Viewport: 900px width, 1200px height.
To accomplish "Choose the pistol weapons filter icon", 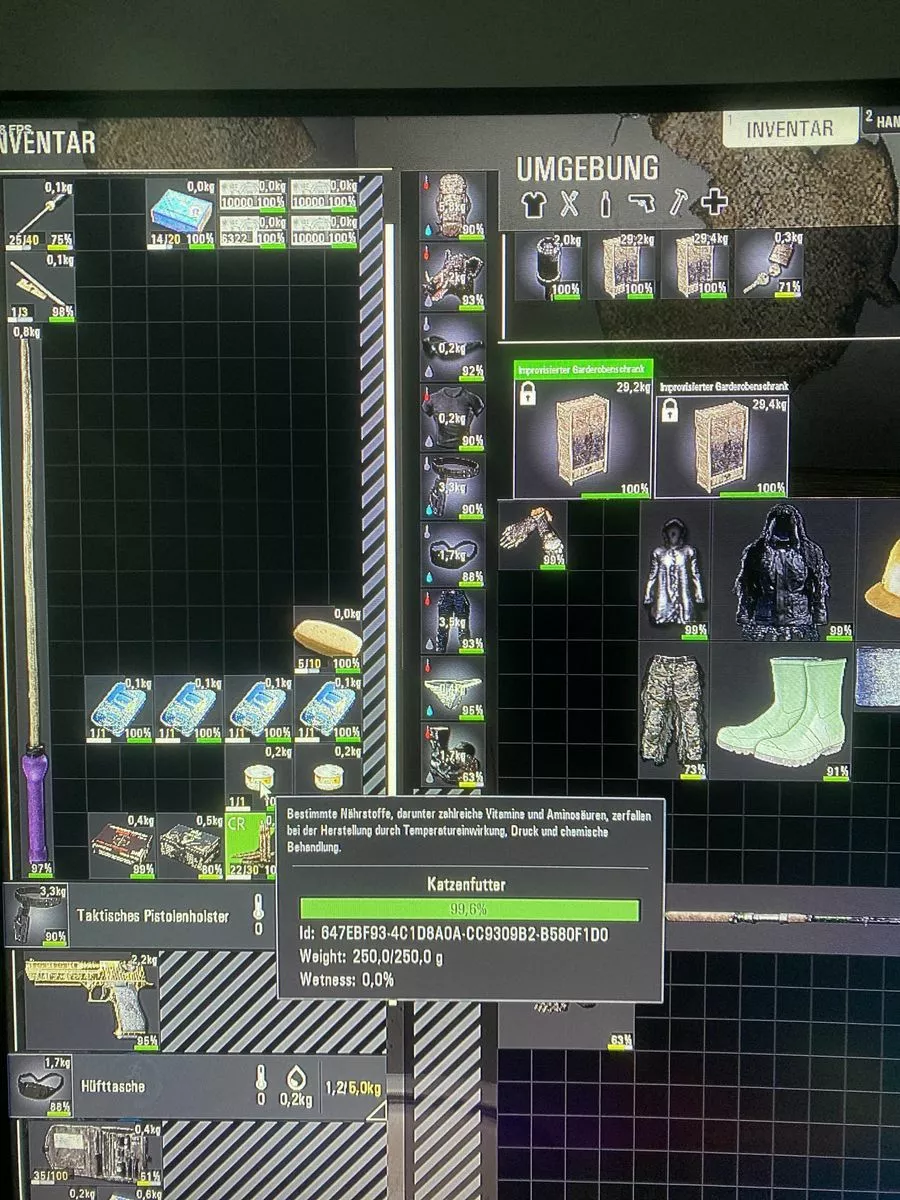I will pos(641,204).
